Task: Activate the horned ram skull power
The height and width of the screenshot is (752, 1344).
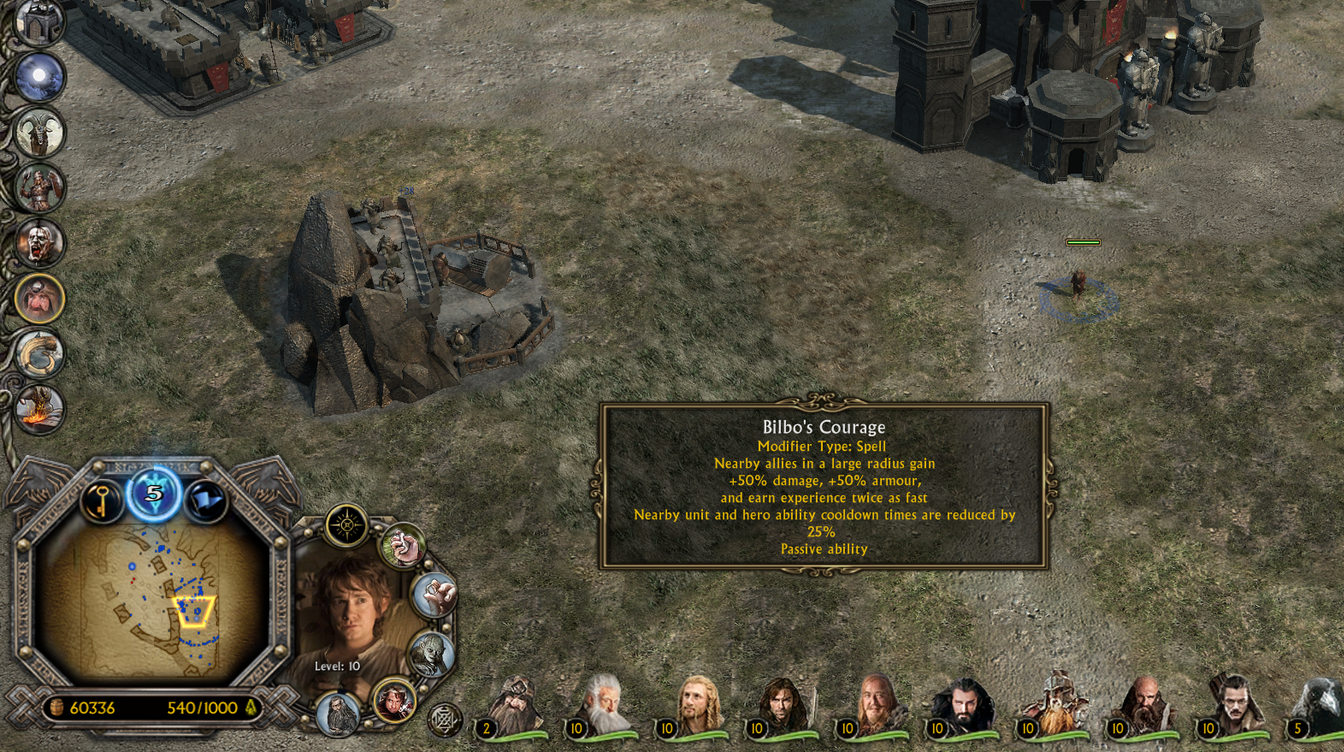Action: tap(40, 133)
